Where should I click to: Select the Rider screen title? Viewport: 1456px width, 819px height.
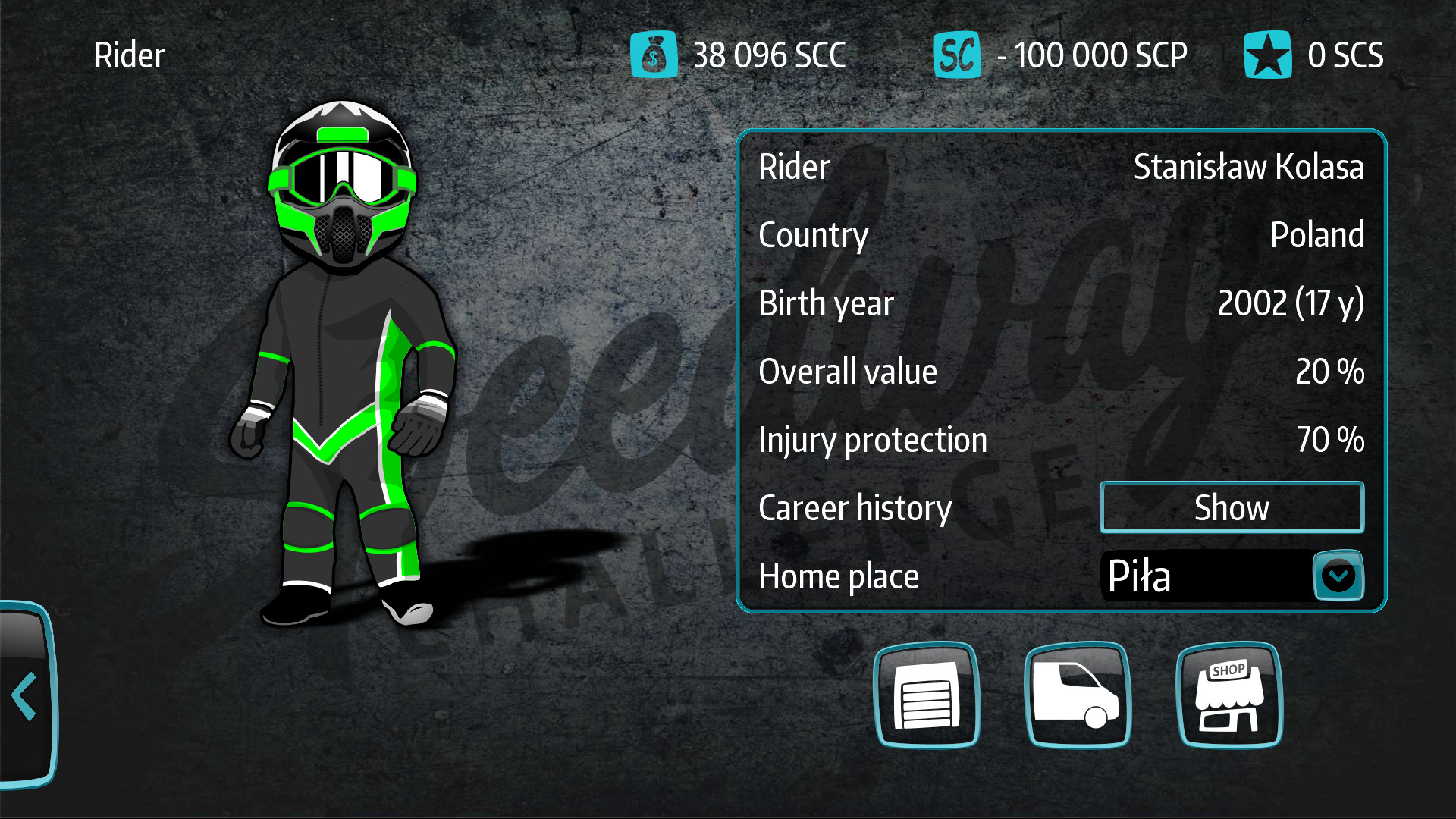129,55
